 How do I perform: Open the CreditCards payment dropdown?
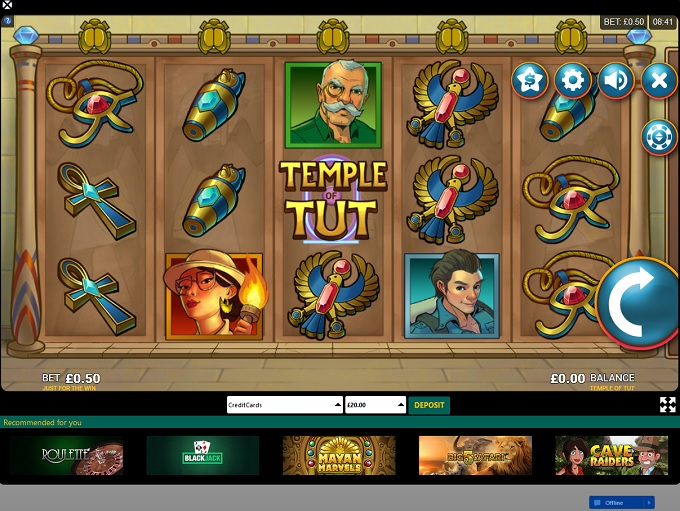(x=285, y=405)
